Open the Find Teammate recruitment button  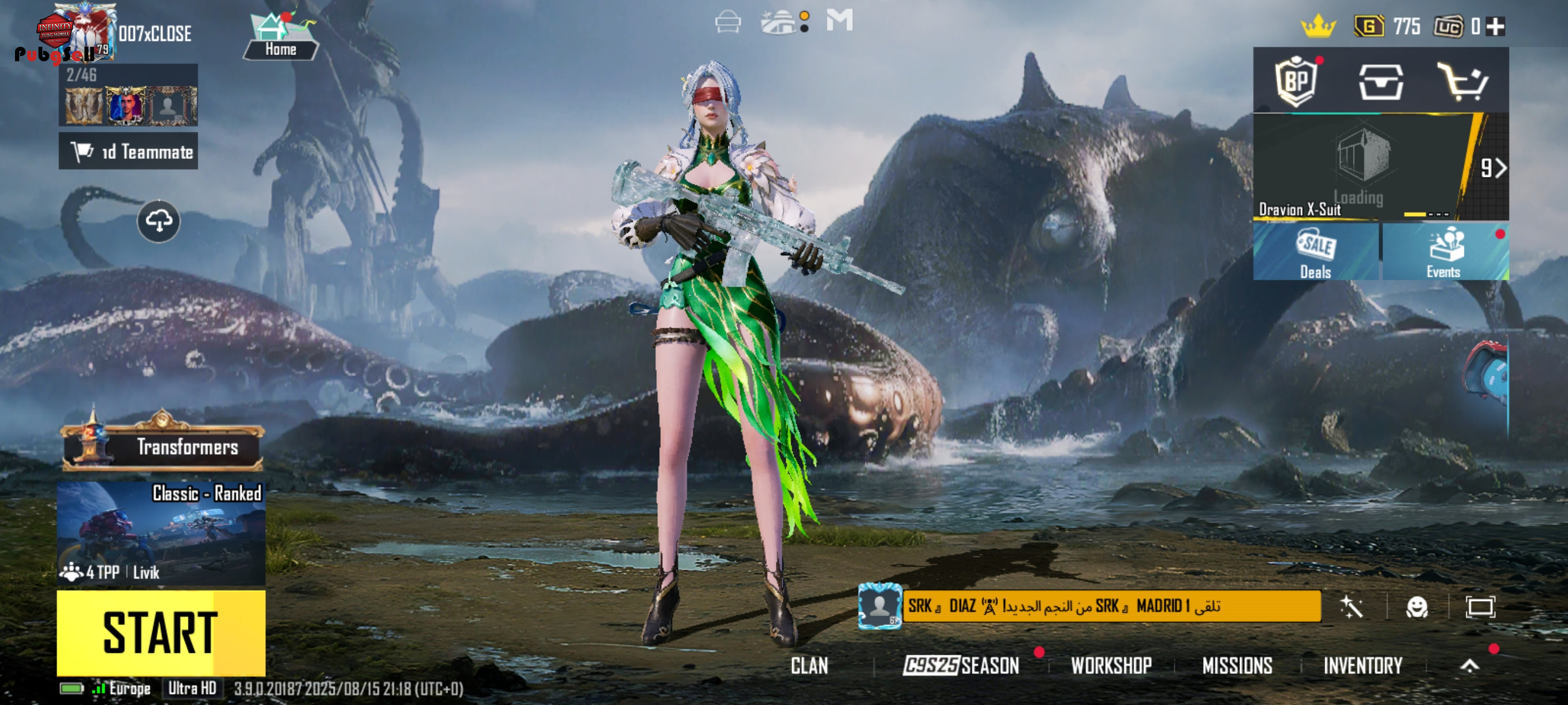pyautogui.click(x=128, y=151)
